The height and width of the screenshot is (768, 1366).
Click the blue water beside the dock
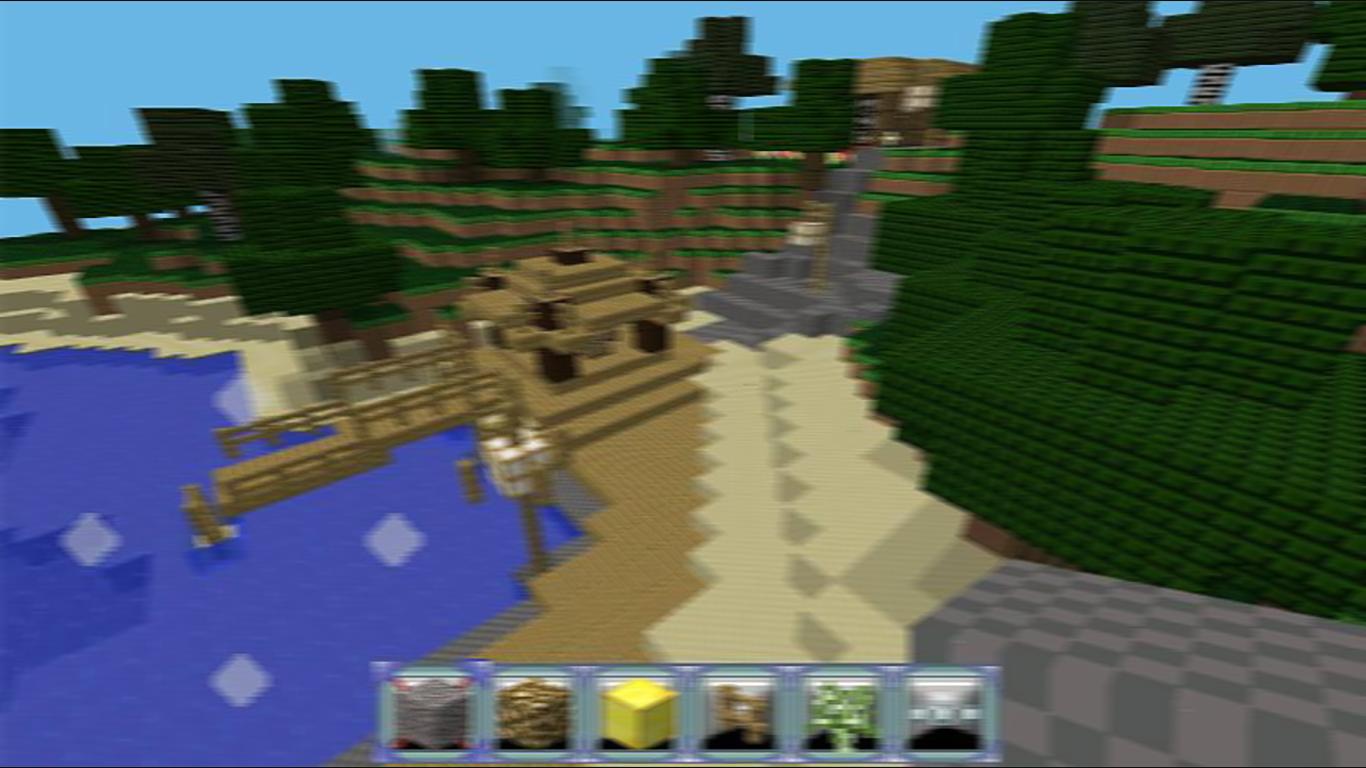click(150, 580)
